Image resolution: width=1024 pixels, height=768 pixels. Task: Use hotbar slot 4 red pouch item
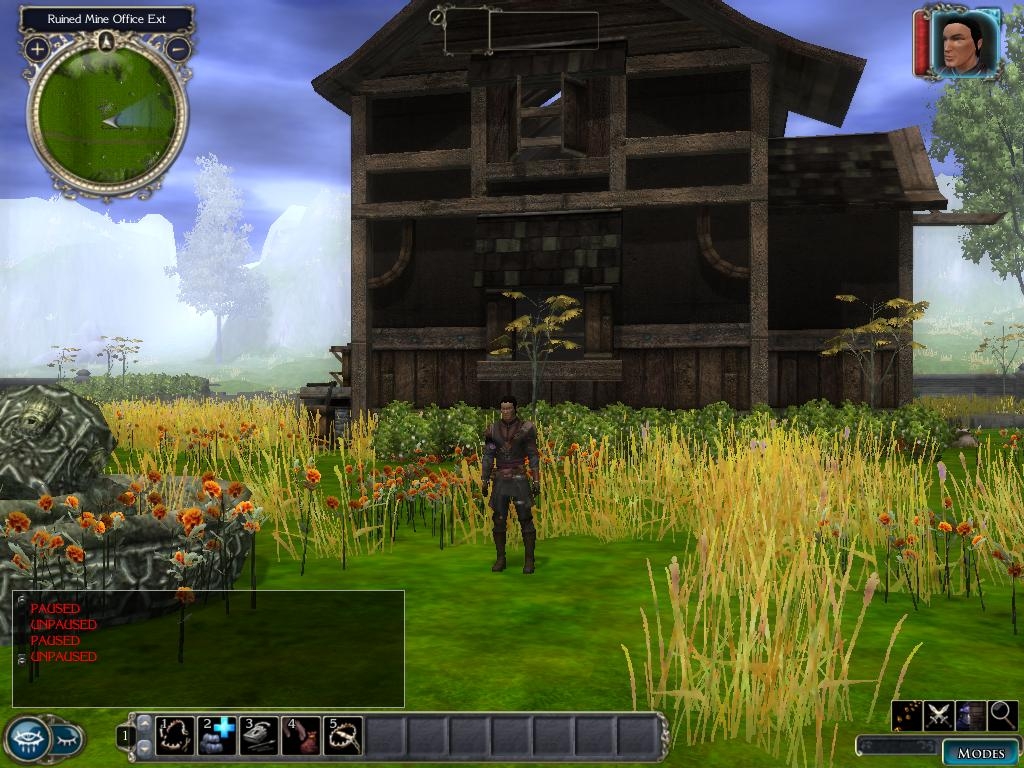point(301,736)
